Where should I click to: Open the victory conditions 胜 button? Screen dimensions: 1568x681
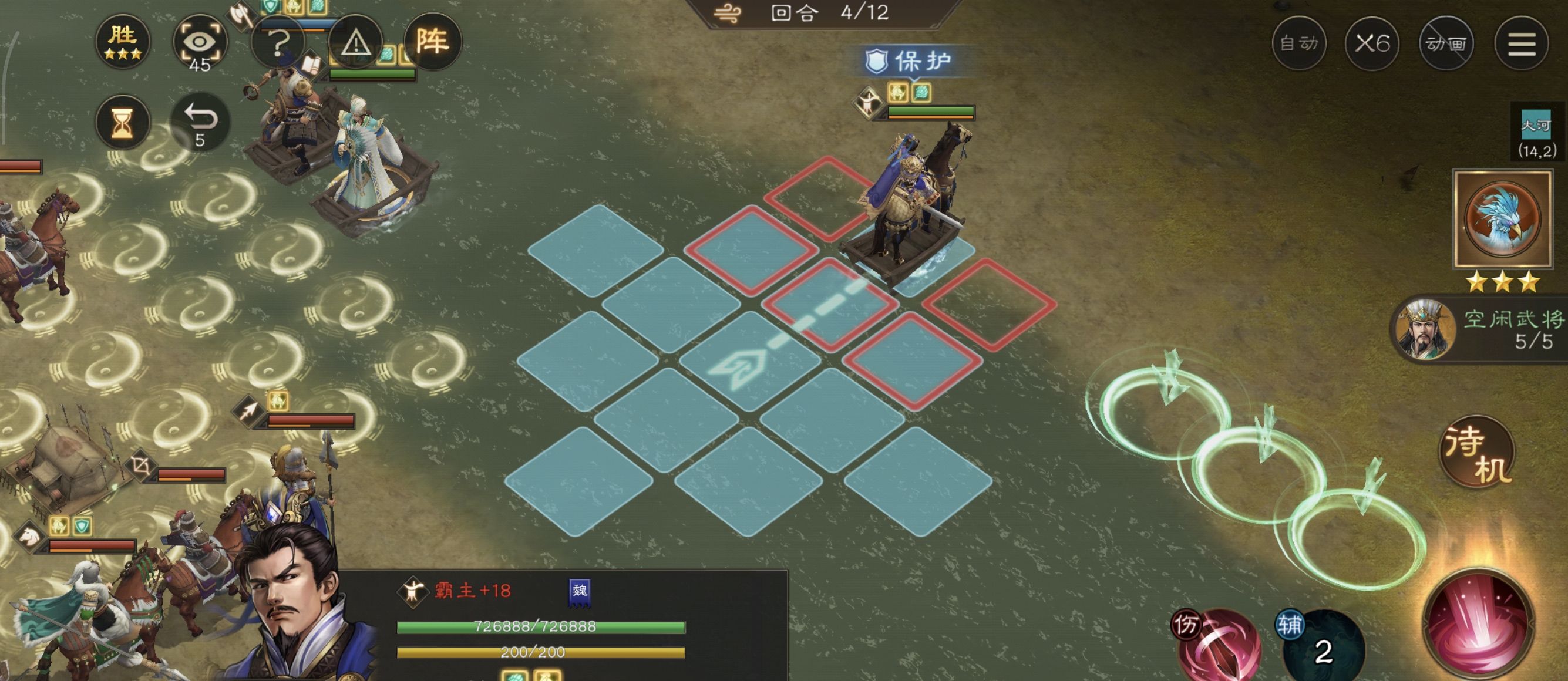coord(122,42)
